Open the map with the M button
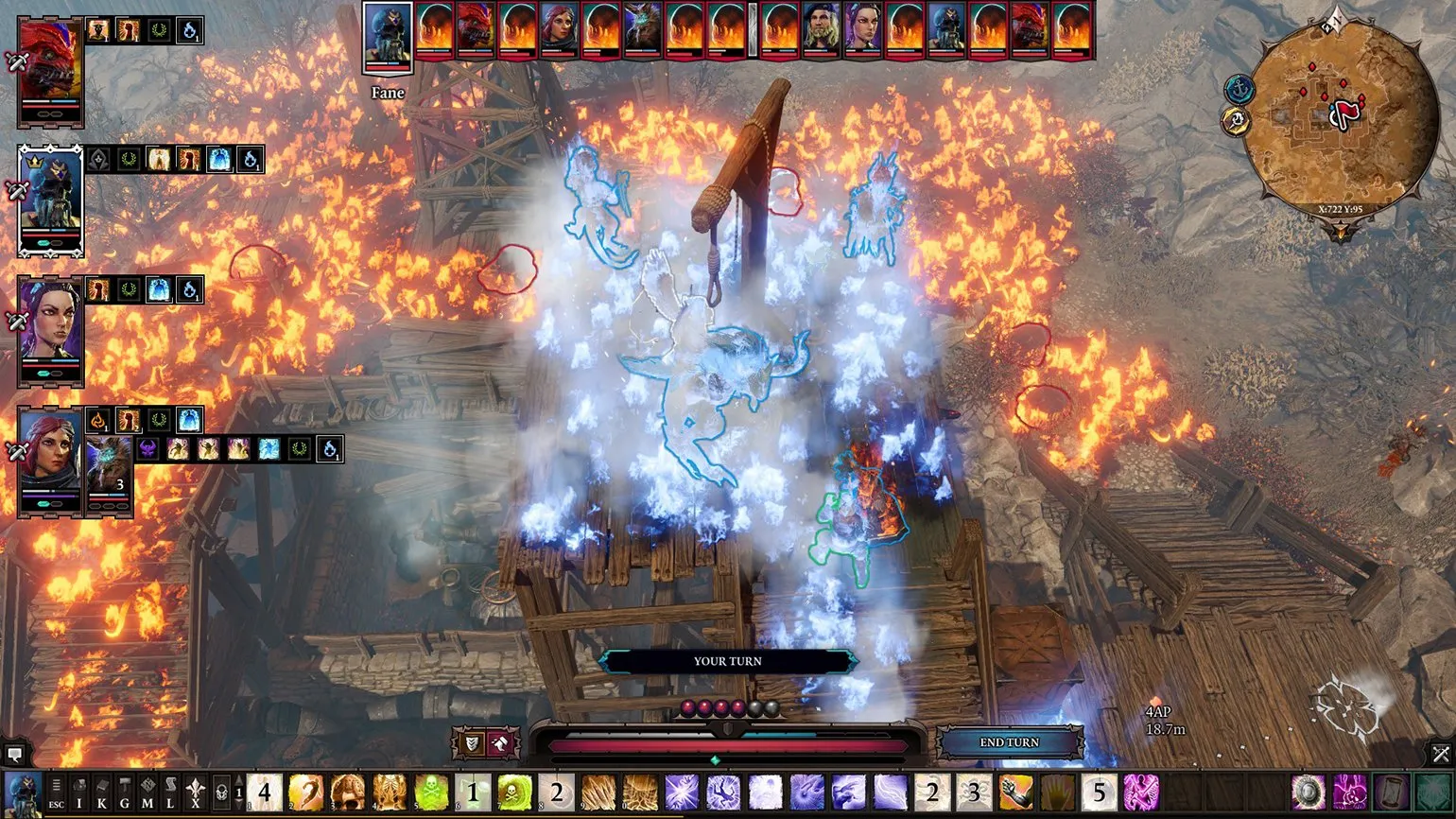The image size is (1456, 819). (147, 793)
